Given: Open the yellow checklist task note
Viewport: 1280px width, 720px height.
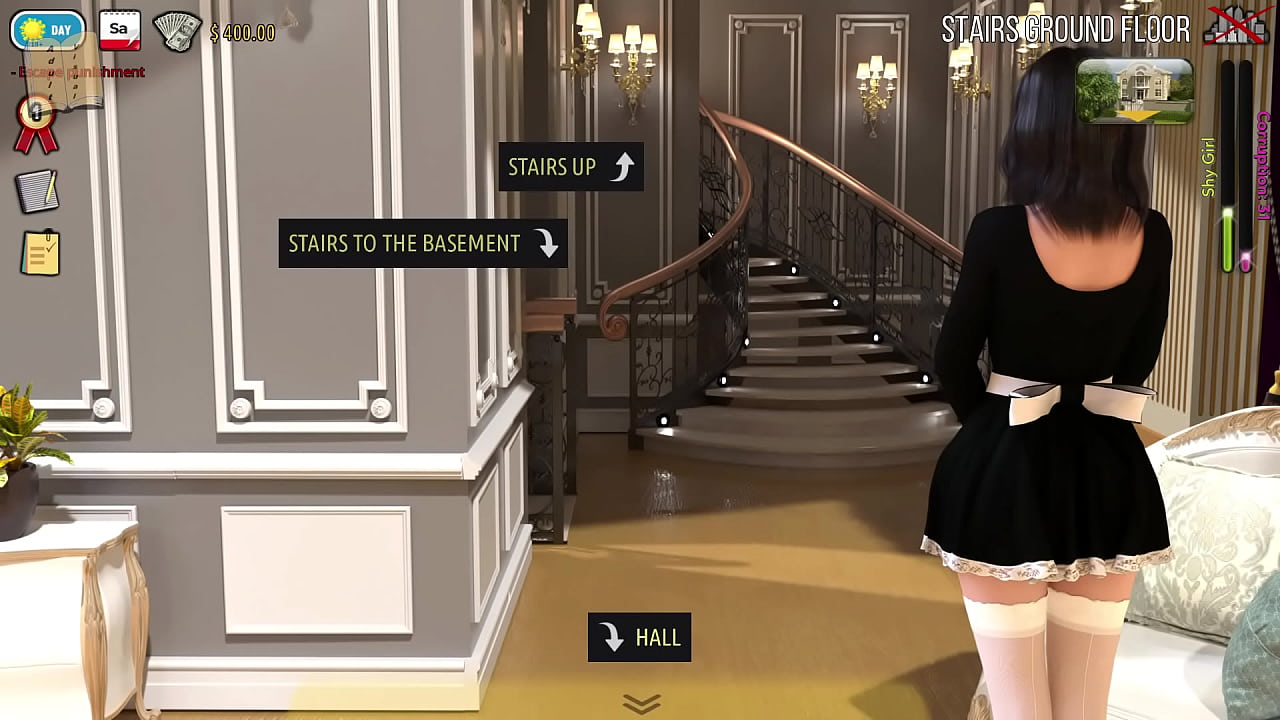Looking at the screenshot, I should [40, 254].
